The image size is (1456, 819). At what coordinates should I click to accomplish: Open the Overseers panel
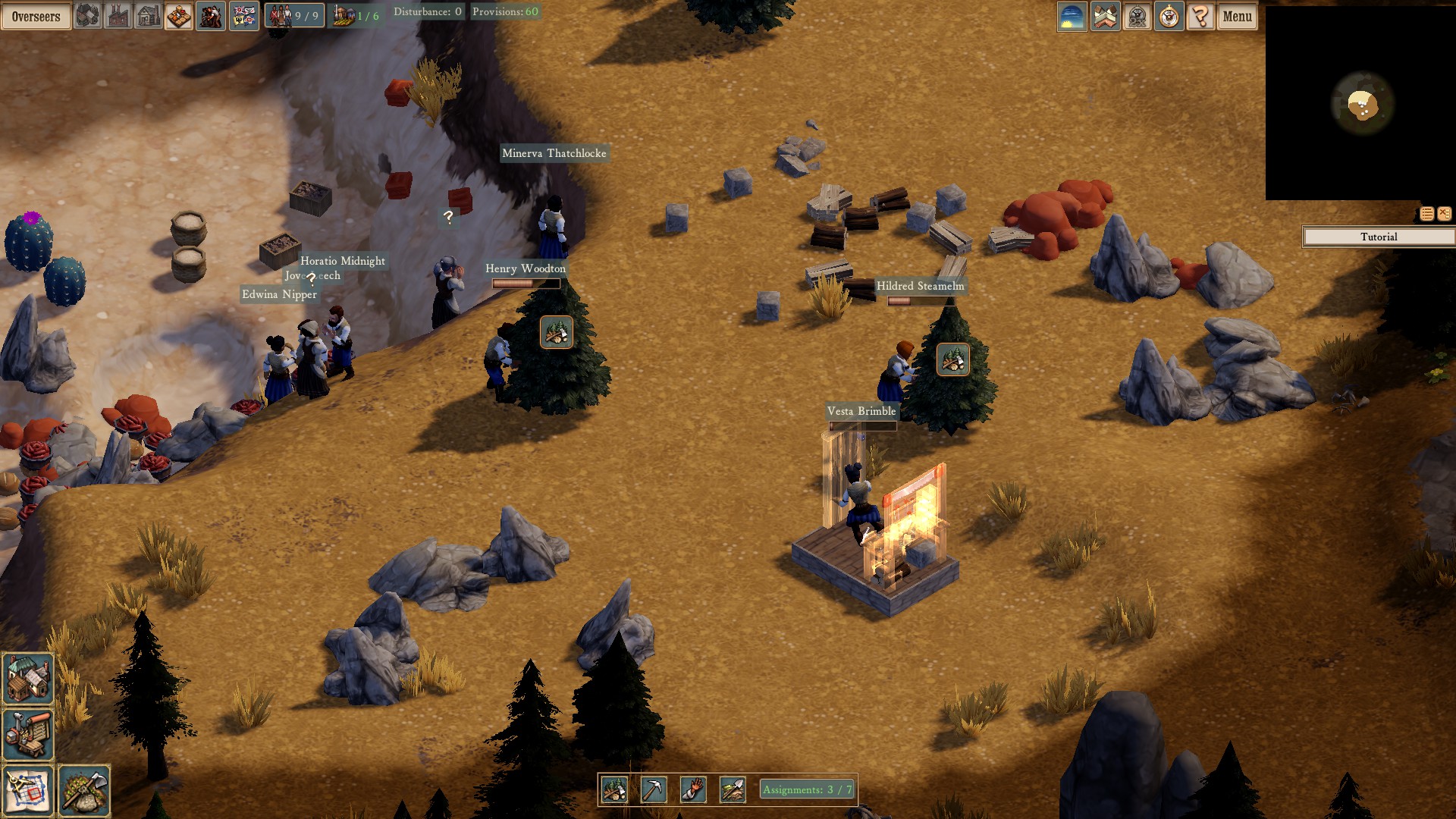pyautogui.click(x=36, y=16)
